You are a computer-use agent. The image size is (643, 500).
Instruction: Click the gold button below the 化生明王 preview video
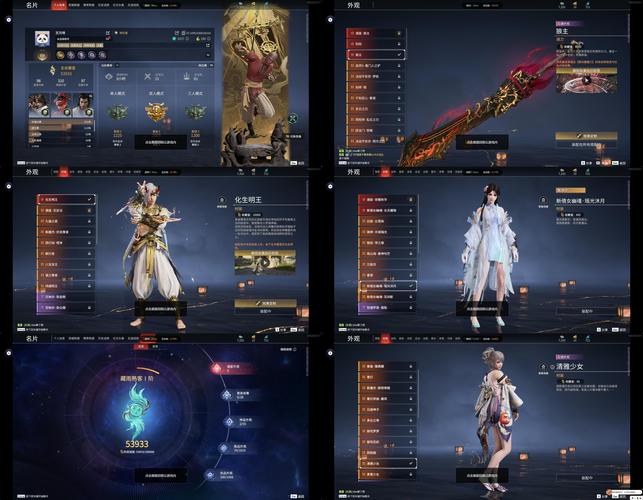265,301
